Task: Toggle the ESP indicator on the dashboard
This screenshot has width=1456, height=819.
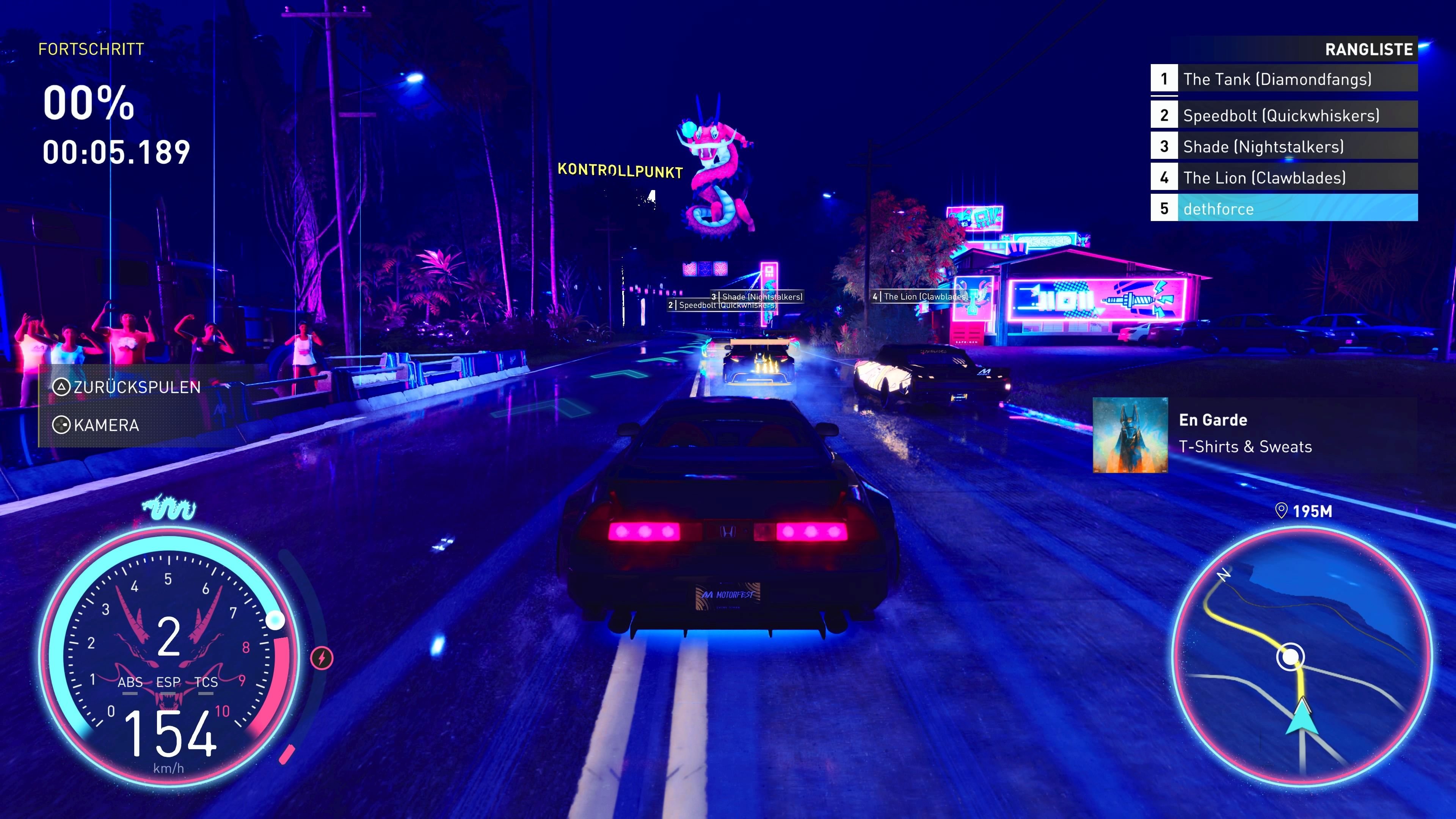Action: click(168, 683)
